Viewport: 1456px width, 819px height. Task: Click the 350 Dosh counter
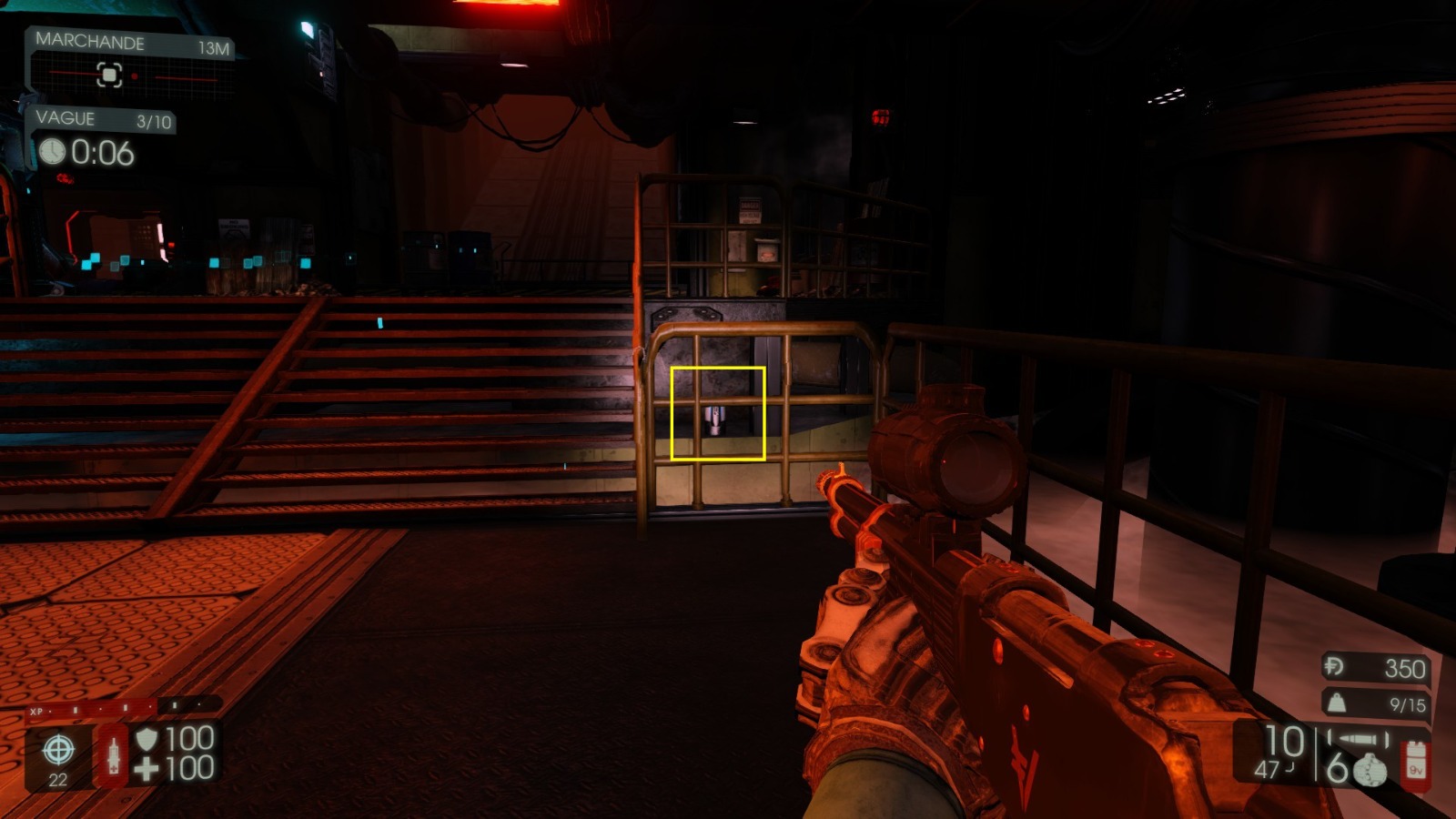click(x=1405, y=668)
